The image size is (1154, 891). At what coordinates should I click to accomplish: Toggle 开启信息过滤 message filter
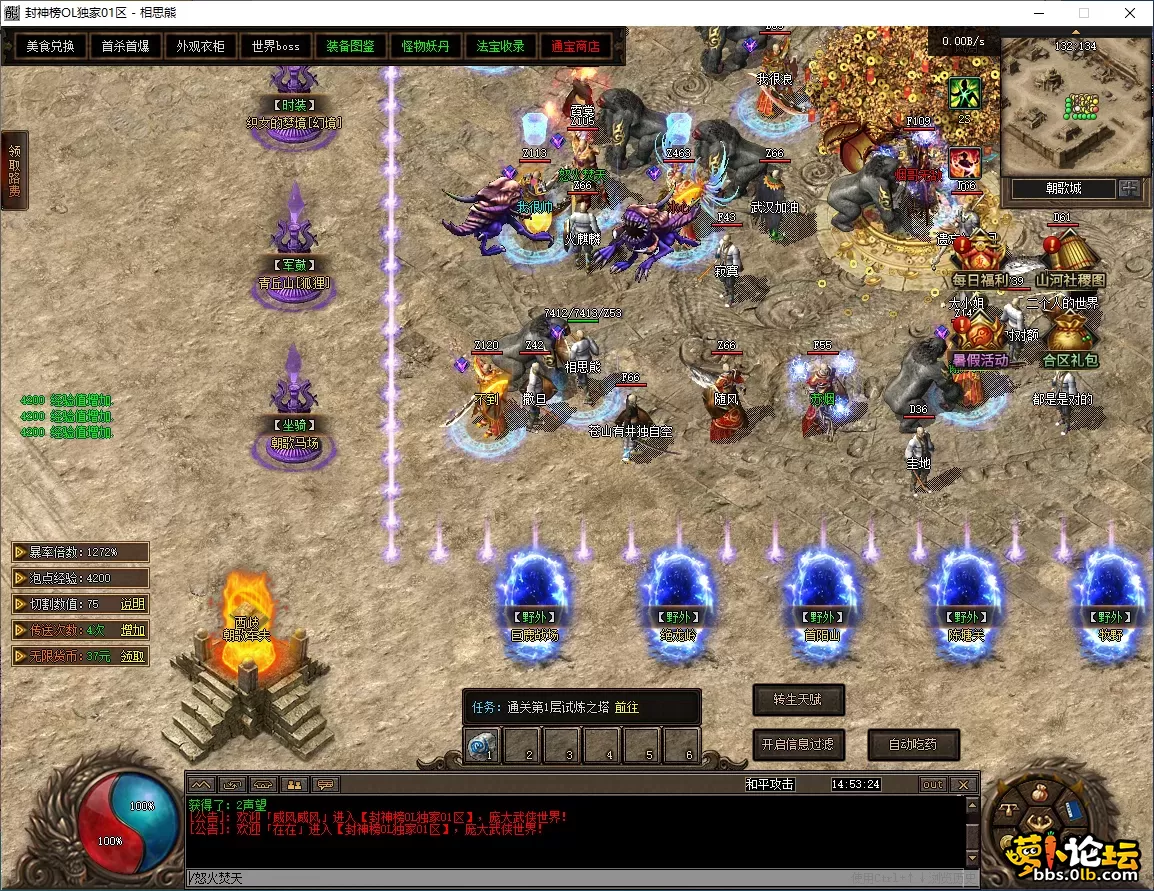point(798,744)
